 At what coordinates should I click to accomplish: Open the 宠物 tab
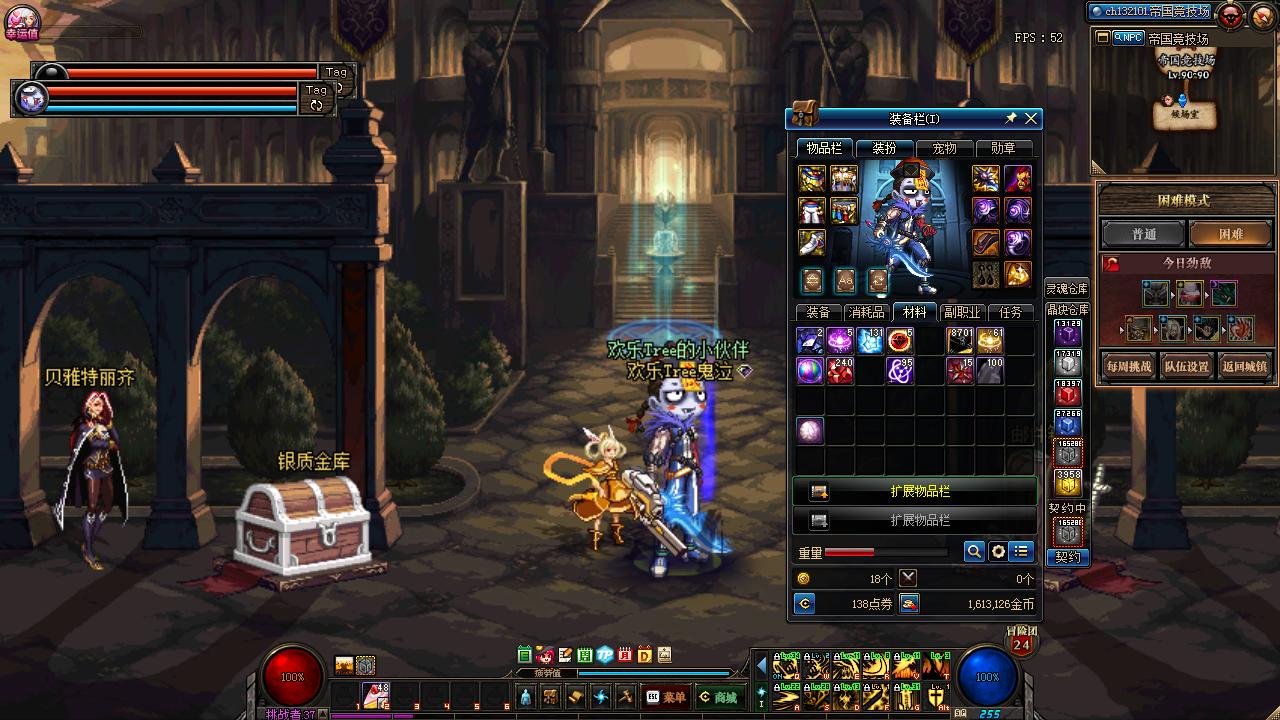(944, 148)
